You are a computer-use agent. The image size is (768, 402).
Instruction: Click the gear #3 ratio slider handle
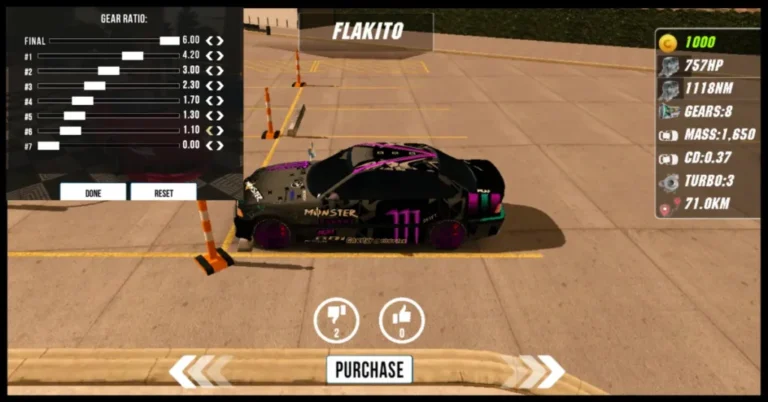(x=95, y=86)
